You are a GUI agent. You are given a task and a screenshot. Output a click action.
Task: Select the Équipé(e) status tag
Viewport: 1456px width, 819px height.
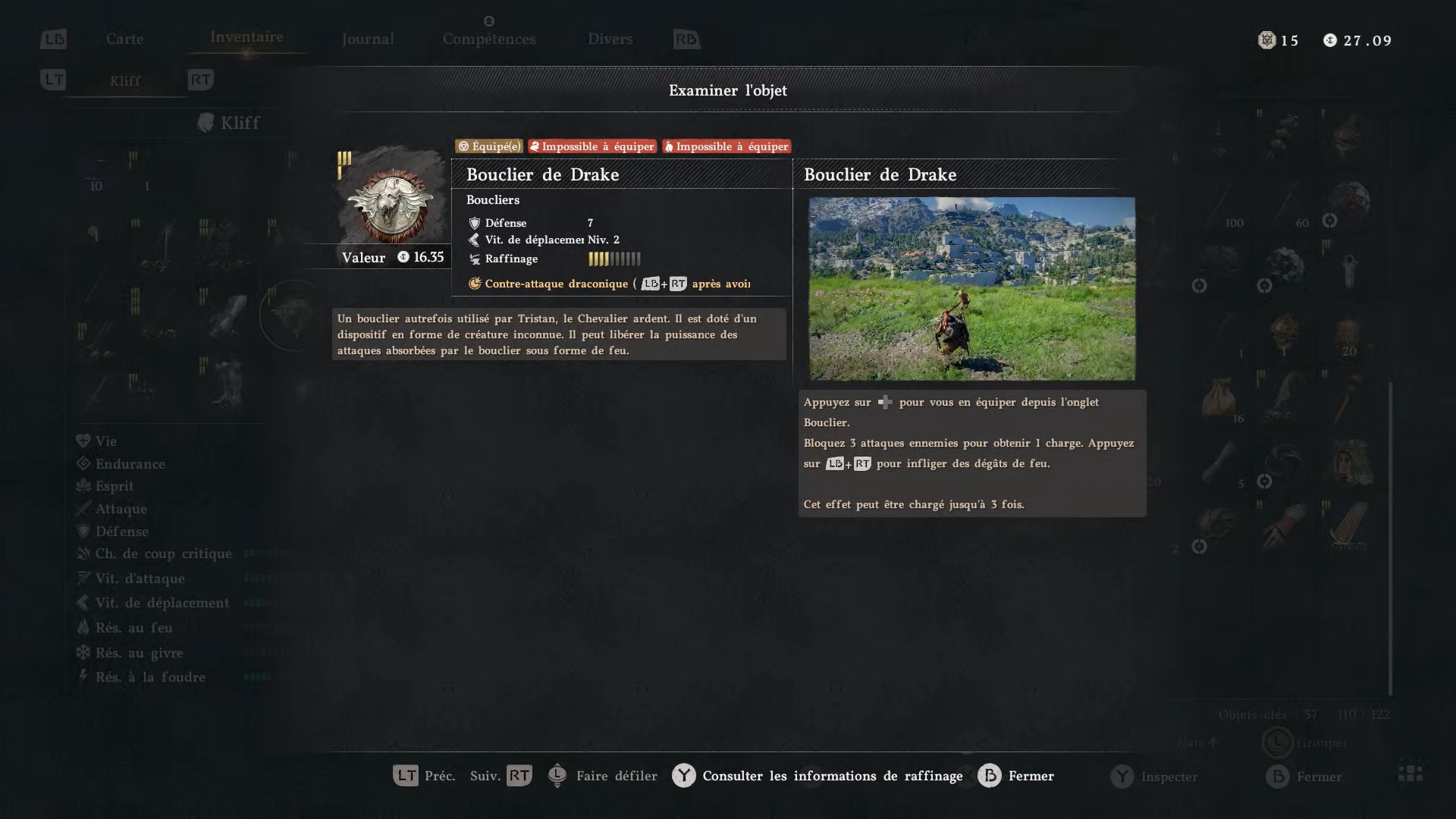[489, 146]
